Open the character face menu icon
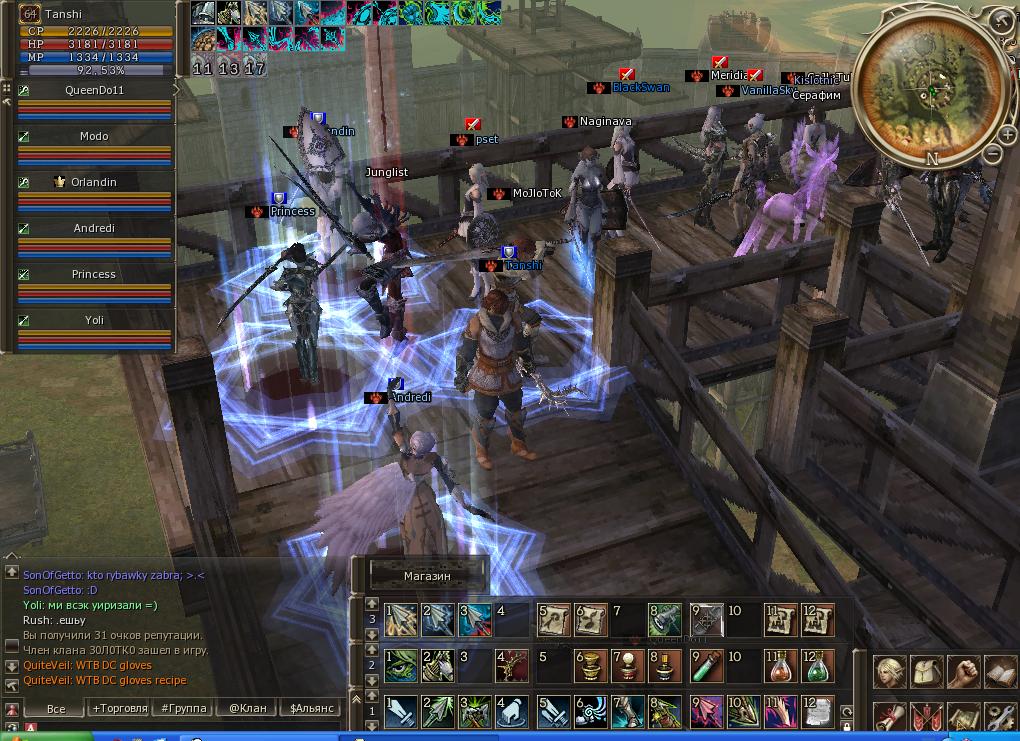Screen dimensions: 1020x741 [x=891, y=672]
